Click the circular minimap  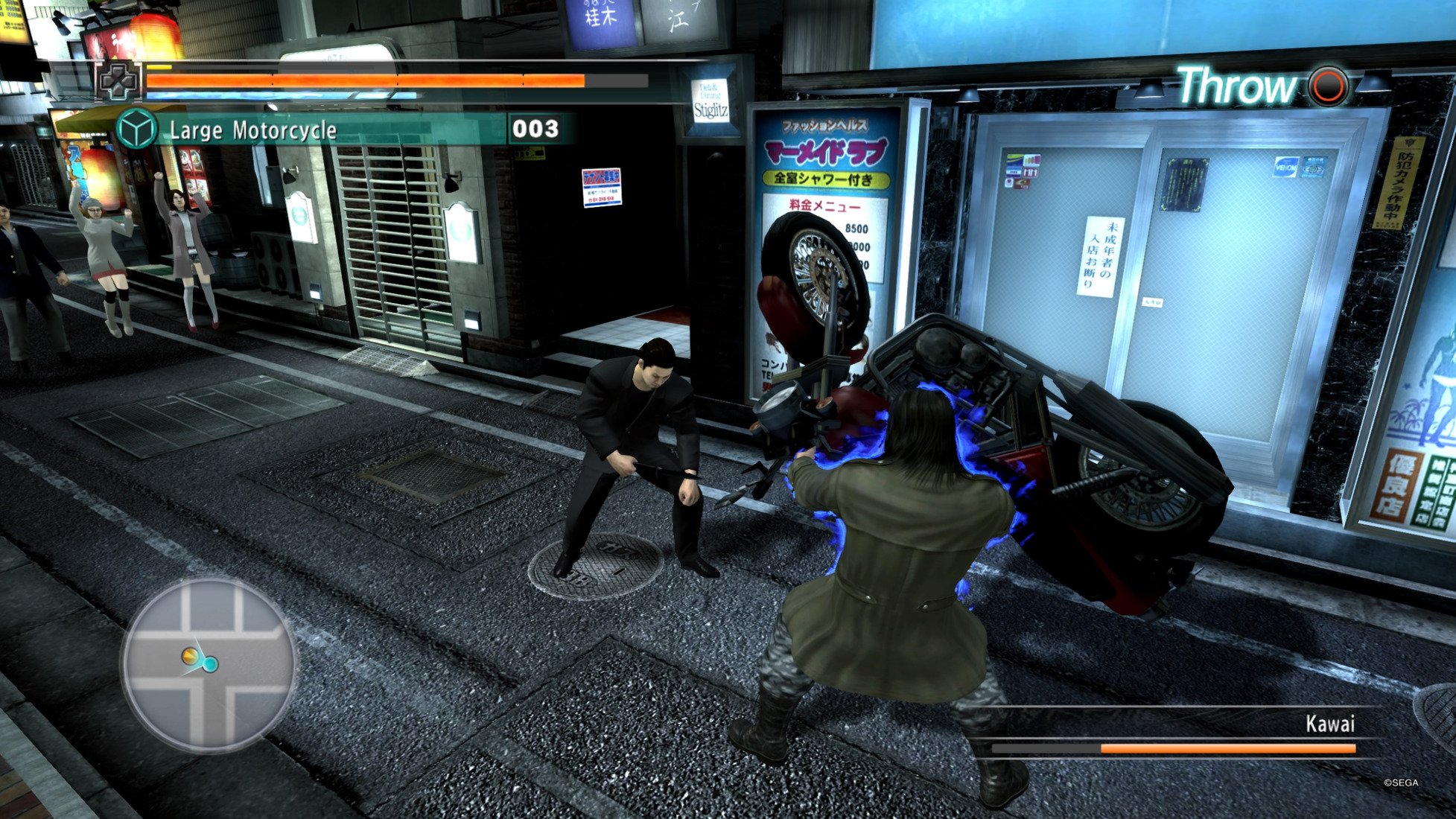(x=208, y=665)
